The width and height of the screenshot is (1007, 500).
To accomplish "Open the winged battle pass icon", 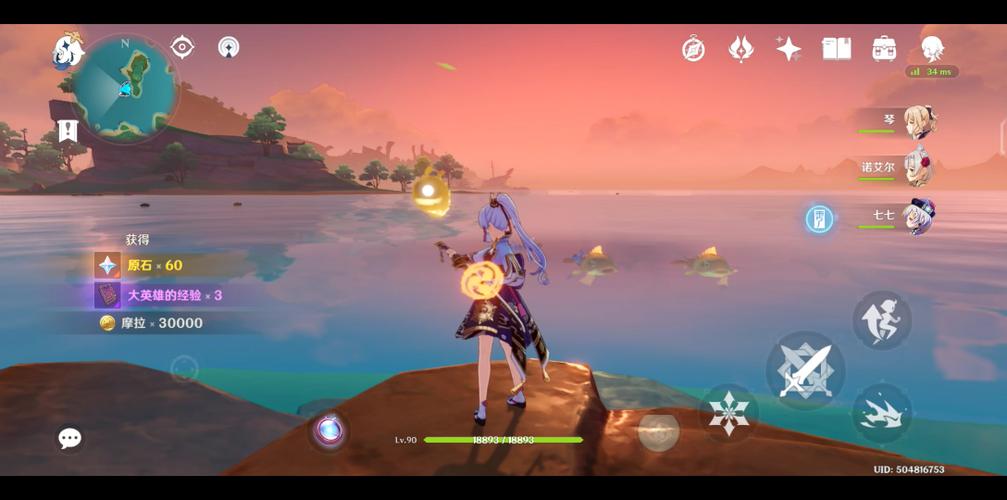I will (x=741, y=48).
